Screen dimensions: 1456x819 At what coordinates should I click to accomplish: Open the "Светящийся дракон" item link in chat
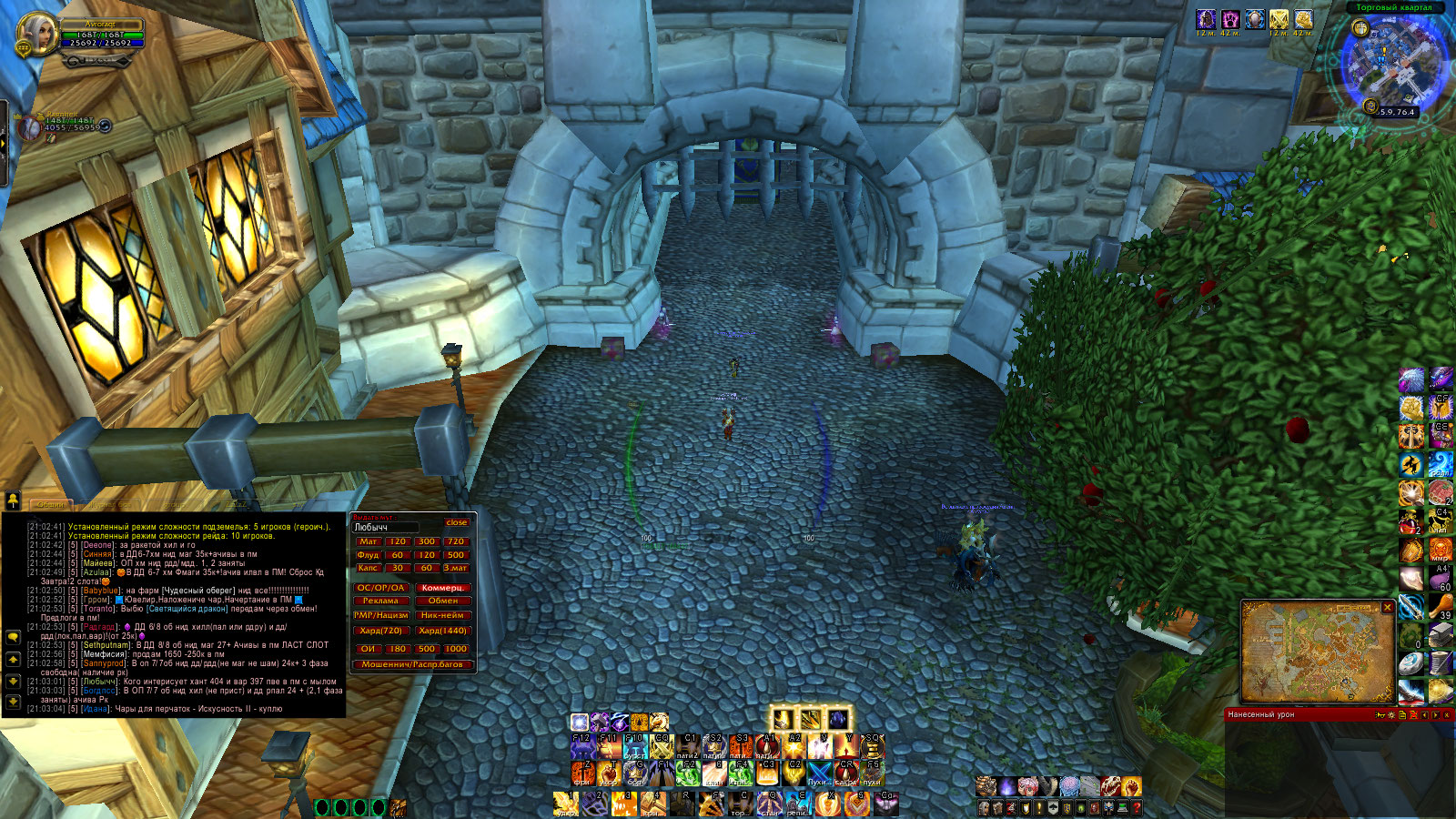[x=186, y=609]
